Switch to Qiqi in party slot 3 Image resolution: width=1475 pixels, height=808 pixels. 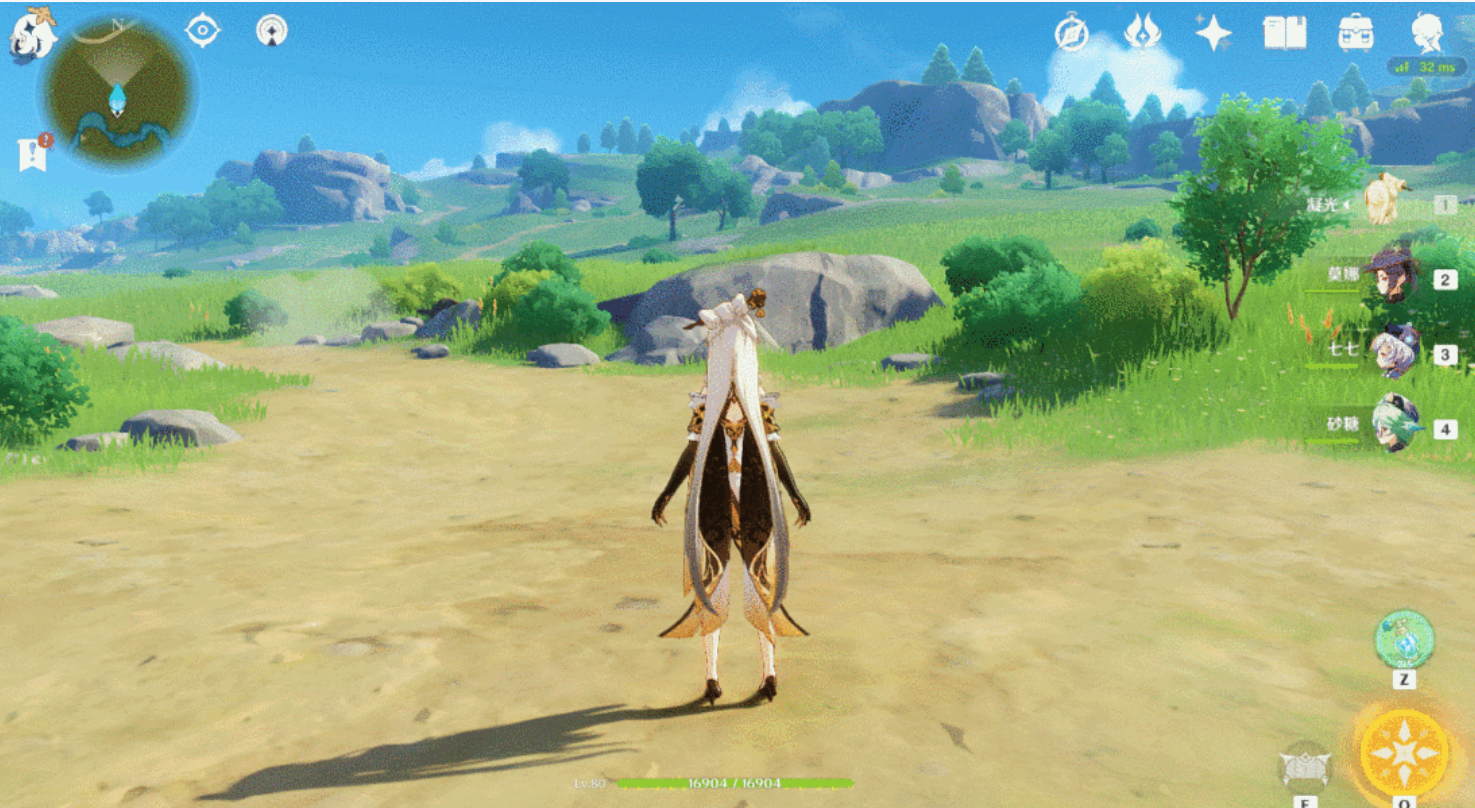pos(1393,351)
